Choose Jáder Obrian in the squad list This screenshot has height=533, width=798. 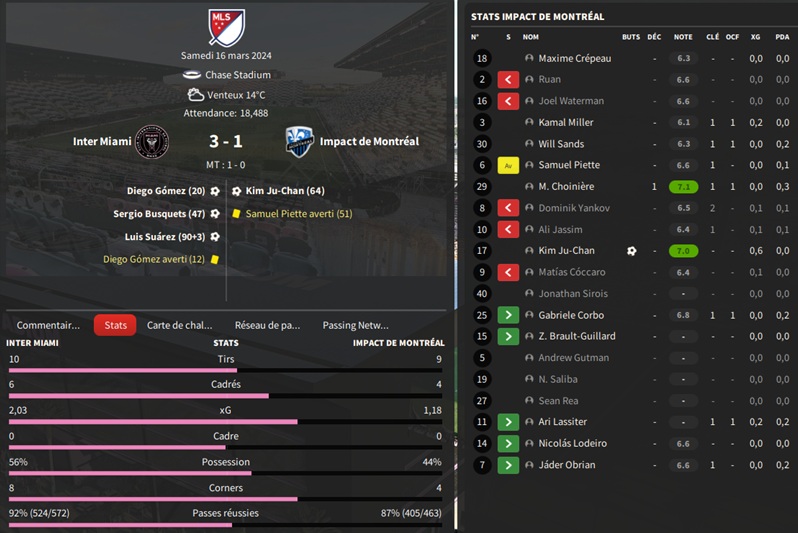point(566,465)
